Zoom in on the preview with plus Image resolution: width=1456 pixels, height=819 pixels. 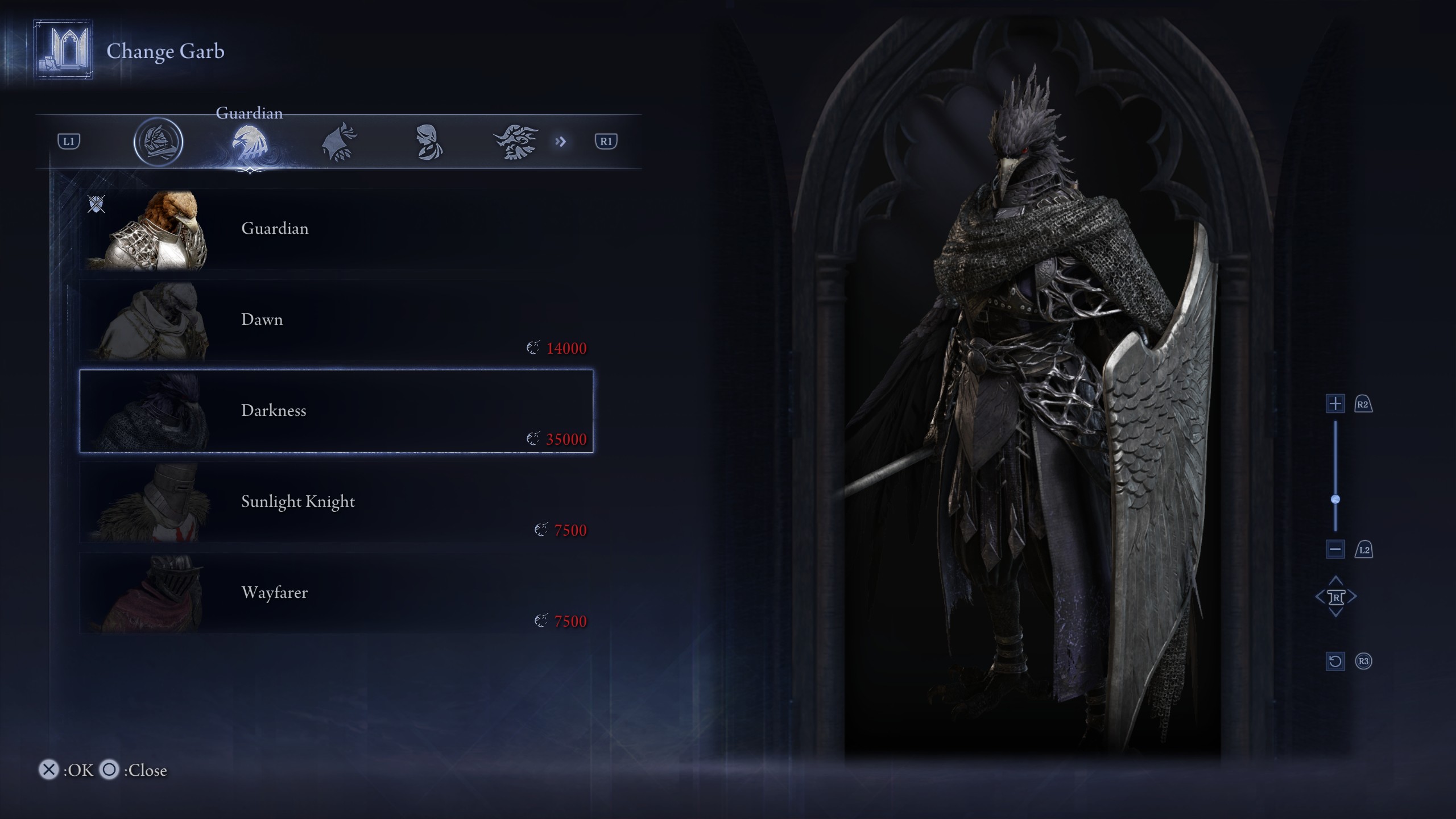[x=1335, y=404]
